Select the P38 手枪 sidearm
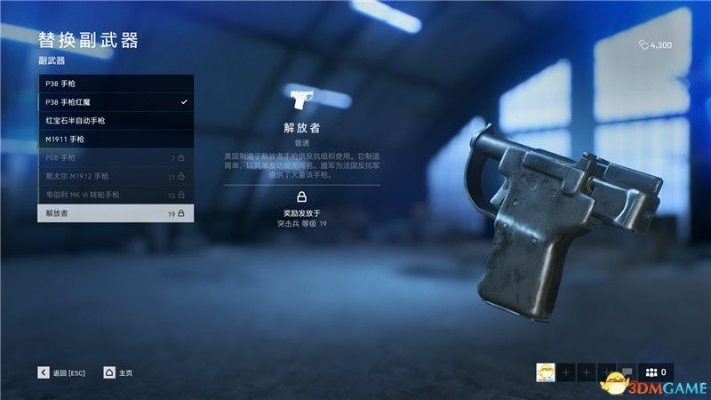The height and width of the screenshot is (400, 711). (116, 84)
